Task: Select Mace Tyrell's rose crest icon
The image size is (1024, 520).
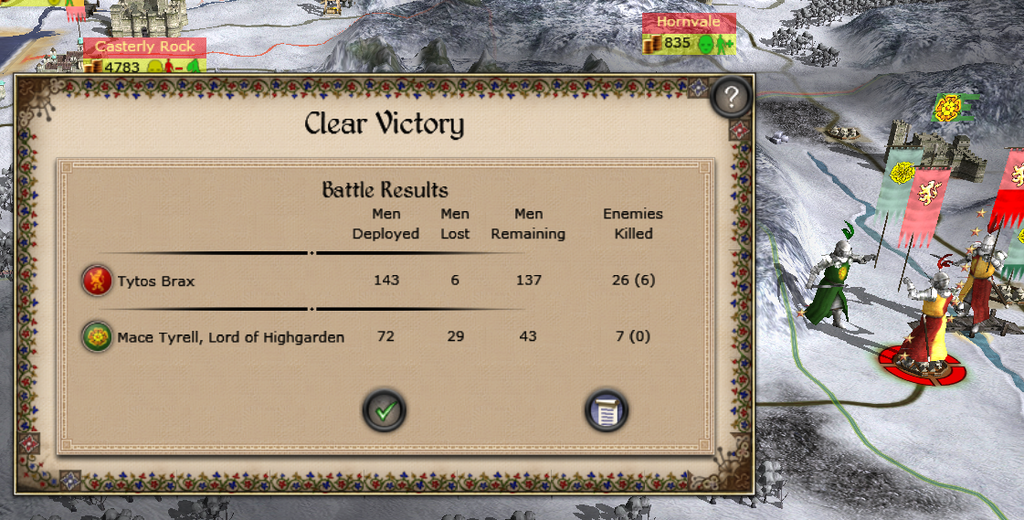Action: click(97, 337)
